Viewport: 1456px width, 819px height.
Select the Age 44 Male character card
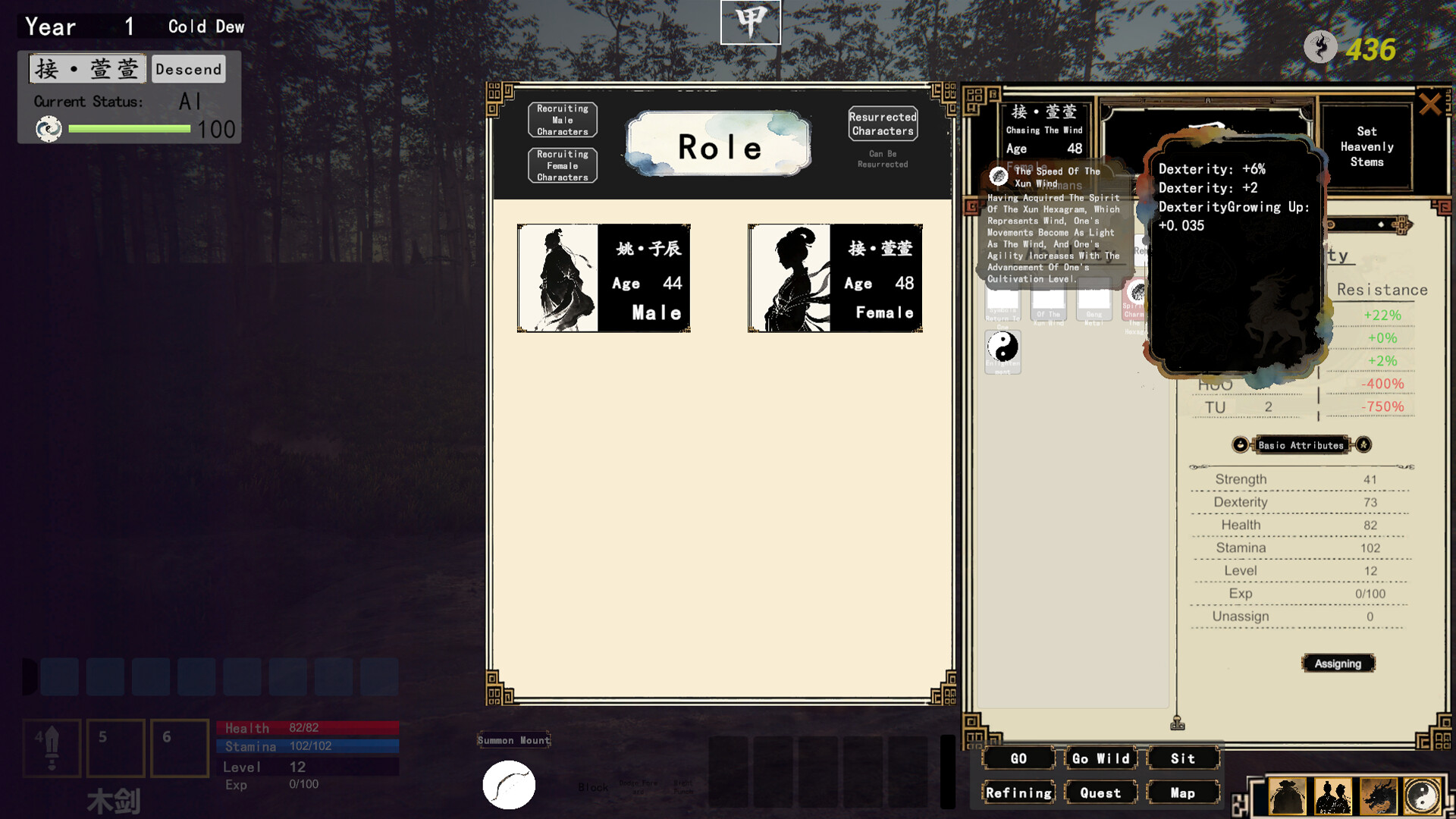click(x=604, y=278)
